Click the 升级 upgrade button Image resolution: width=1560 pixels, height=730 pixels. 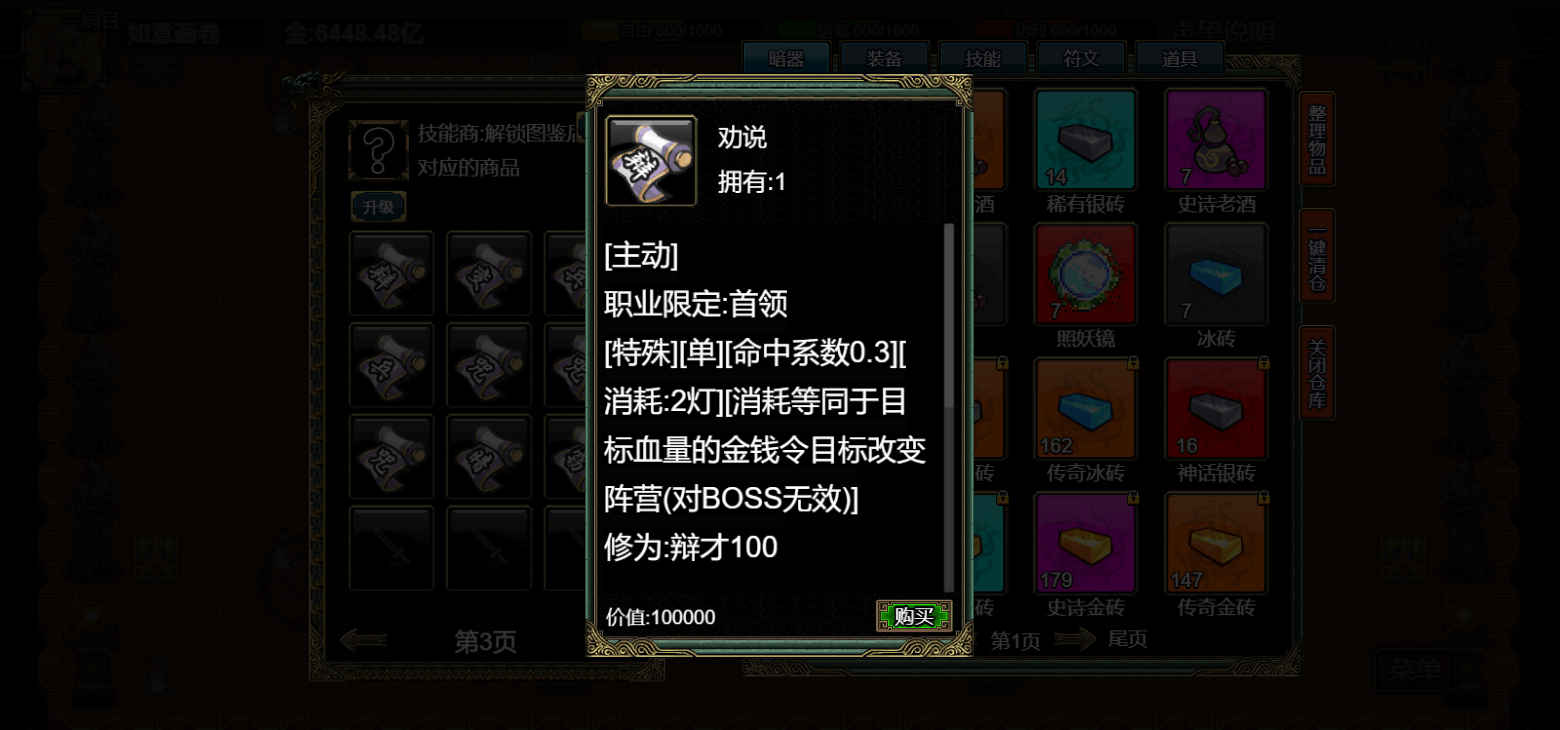378,206
